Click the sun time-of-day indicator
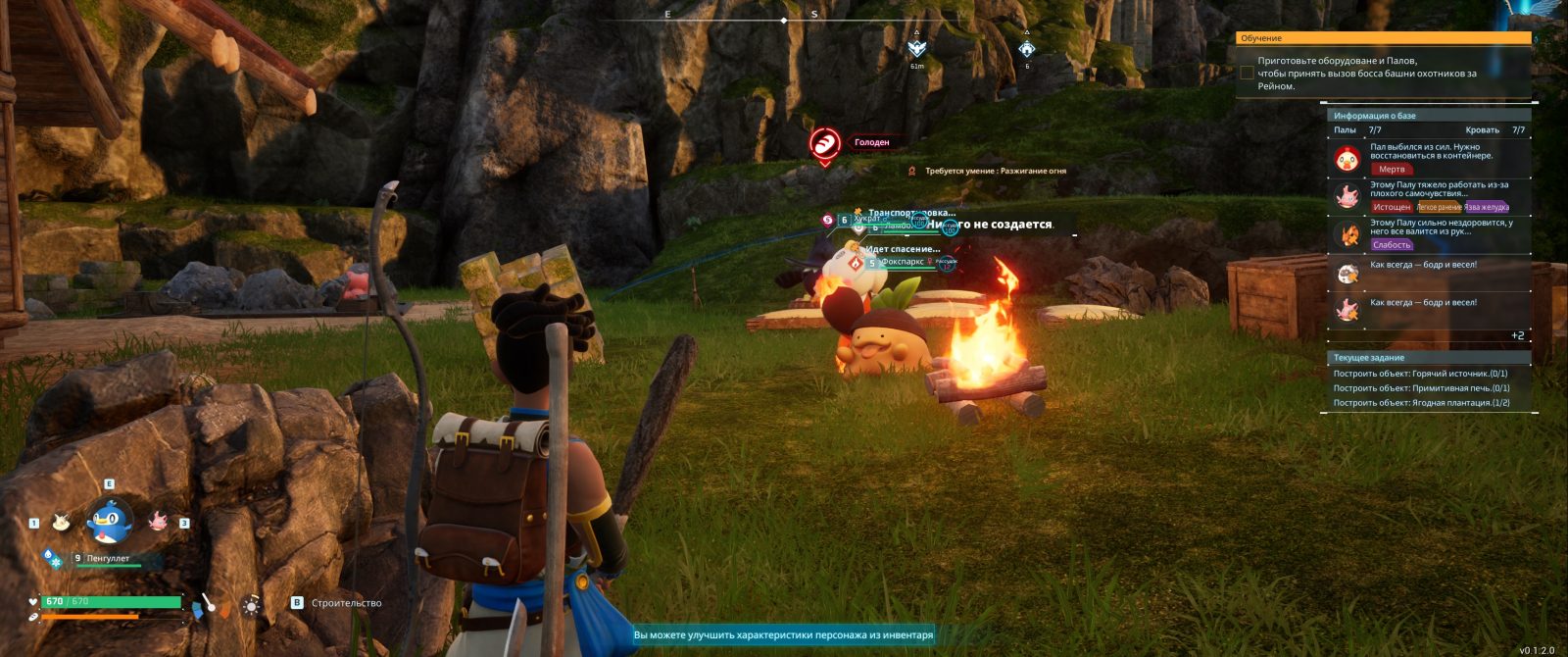The image size is (1568, 657). click(252, 605)
